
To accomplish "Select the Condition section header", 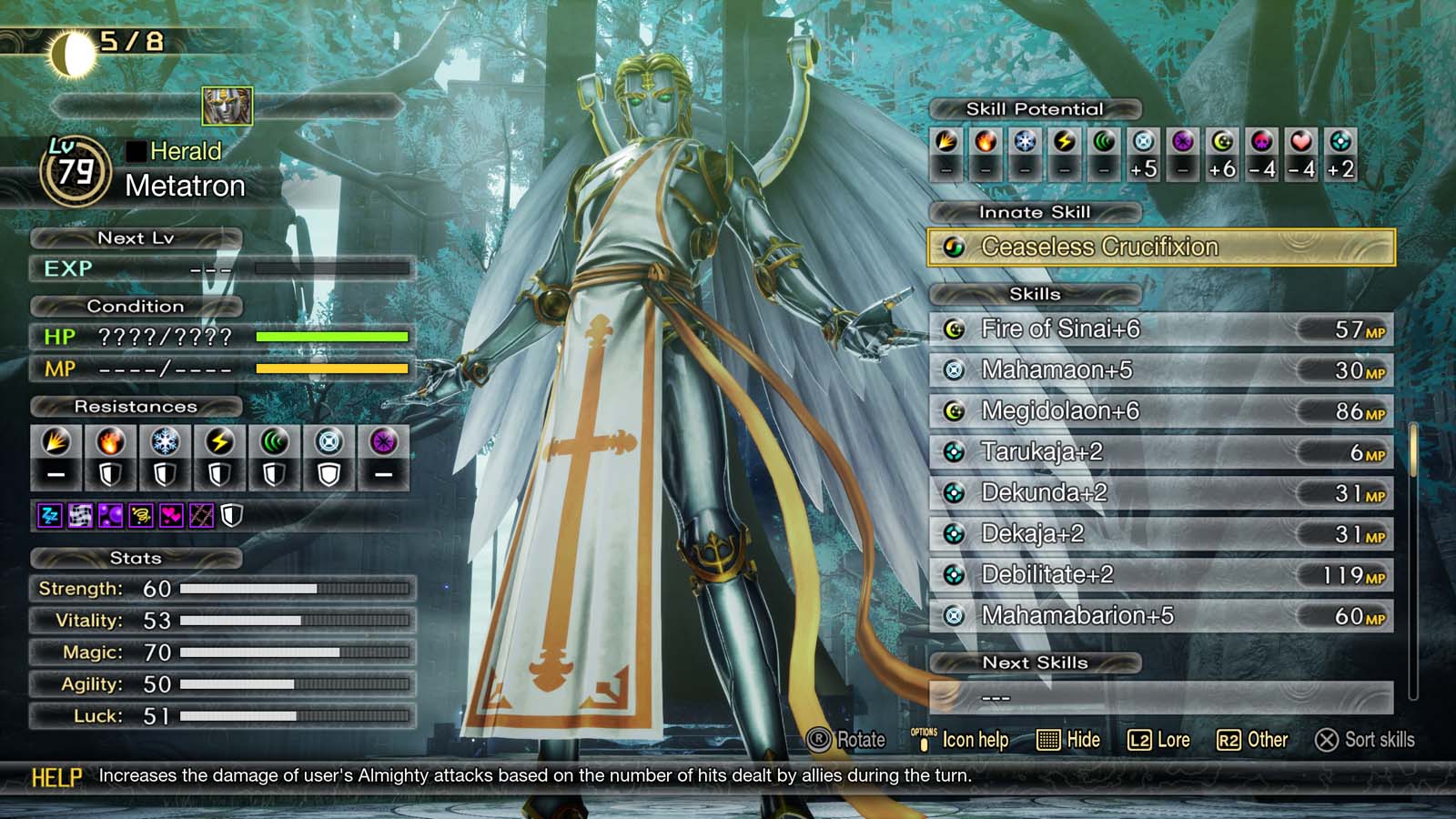I will pyautogui.click(x=136, y=307).
